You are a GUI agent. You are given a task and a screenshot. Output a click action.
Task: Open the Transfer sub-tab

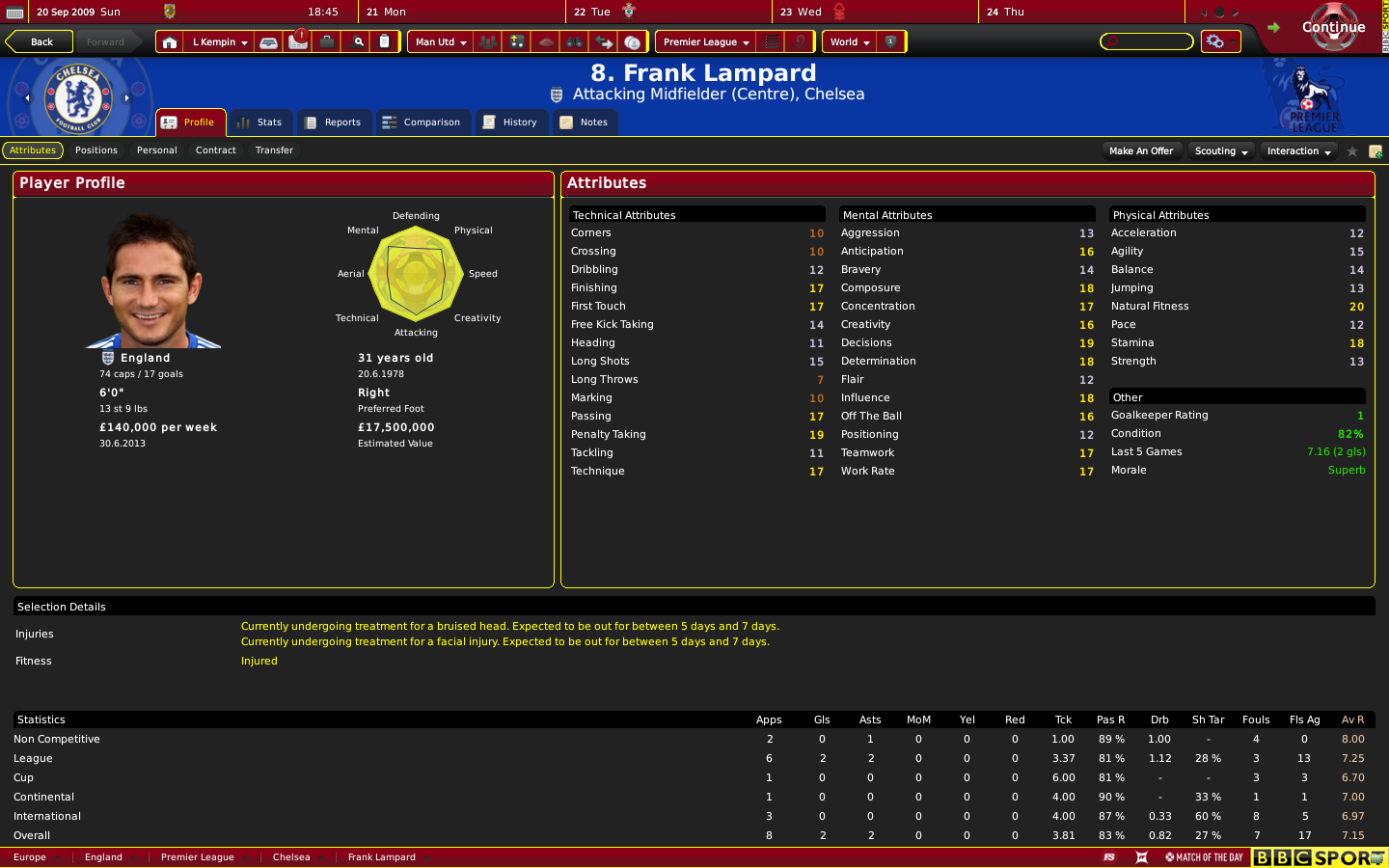[274, 150]
